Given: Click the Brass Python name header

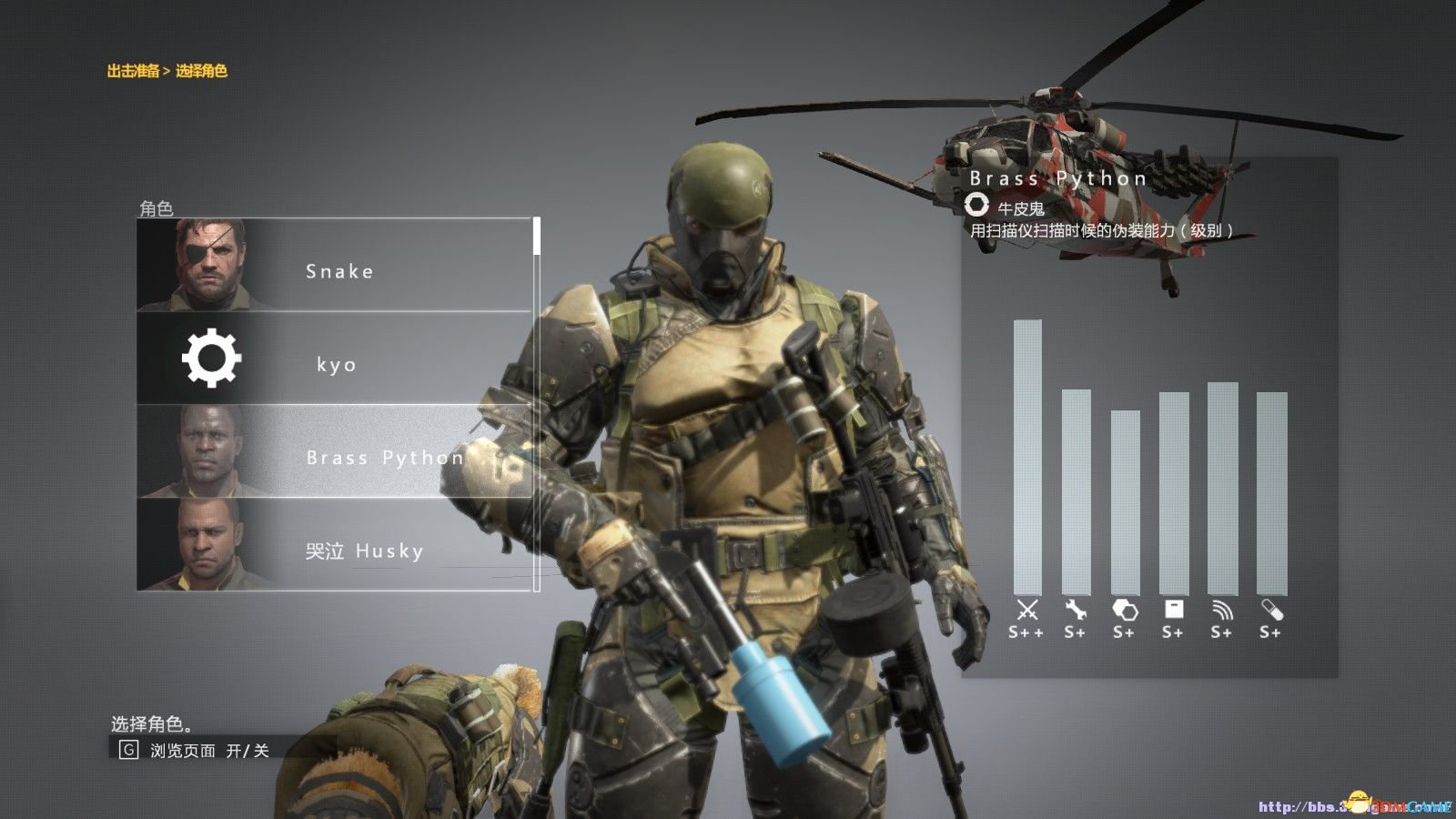Looking at the screenshot, I should click(x=1058, y=177).
